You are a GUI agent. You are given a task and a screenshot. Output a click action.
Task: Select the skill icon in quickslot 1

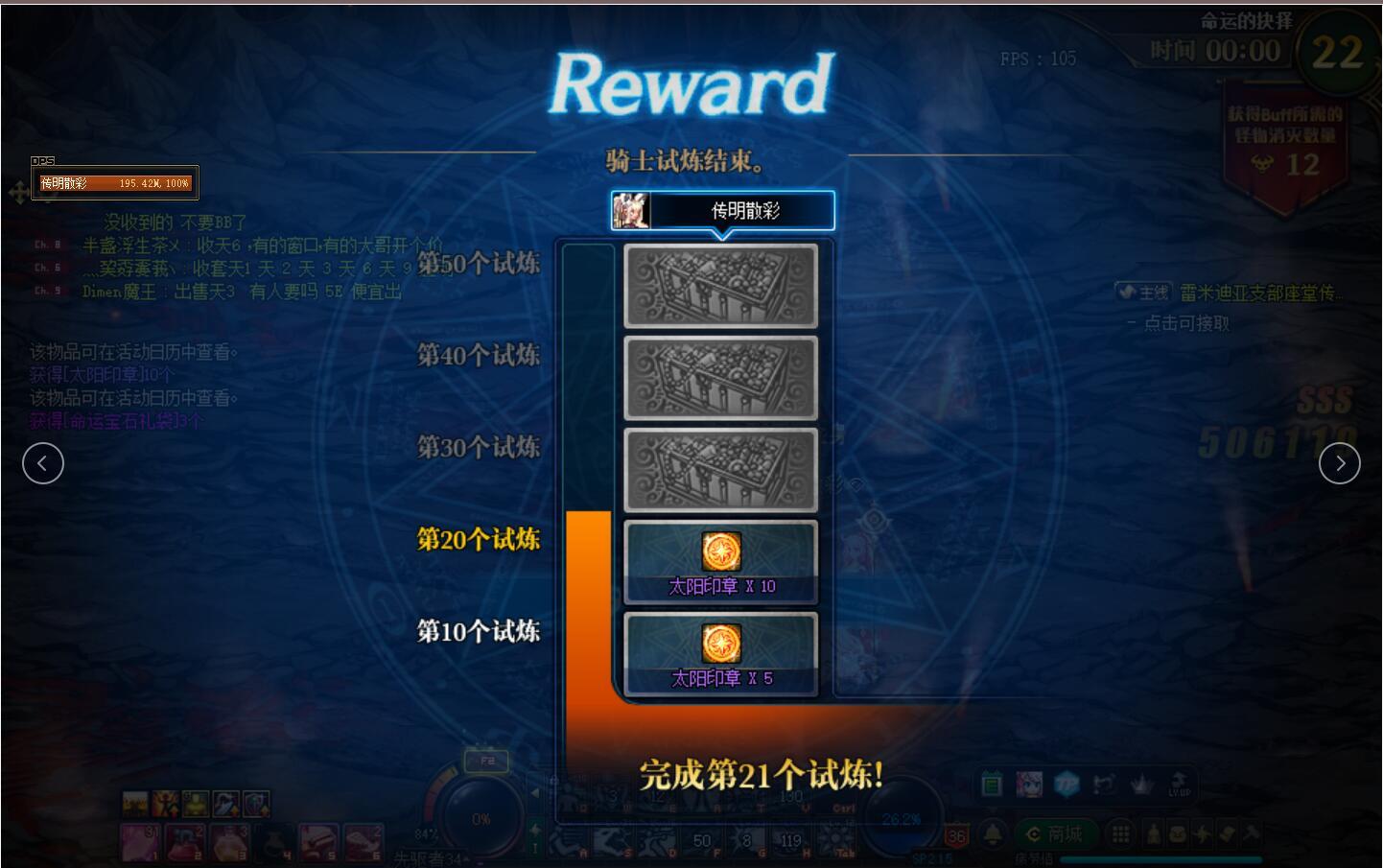click(141, 840)
